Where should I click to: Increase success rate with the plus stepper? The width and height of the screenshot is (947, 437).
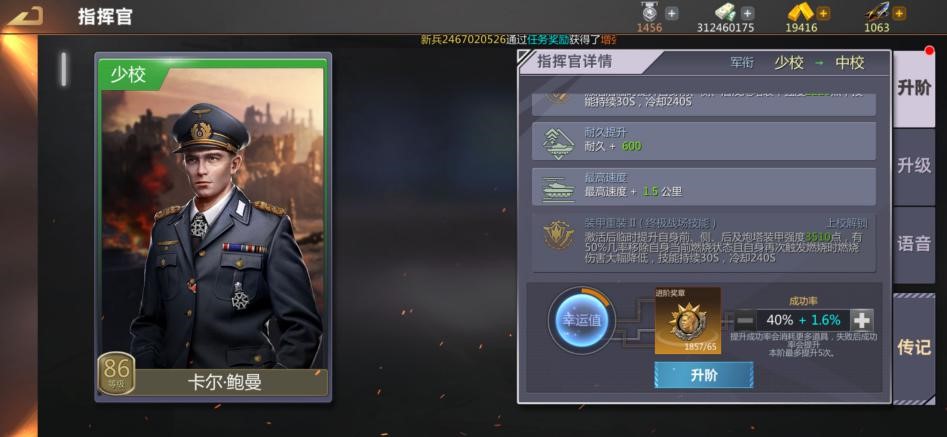(861, 320)
